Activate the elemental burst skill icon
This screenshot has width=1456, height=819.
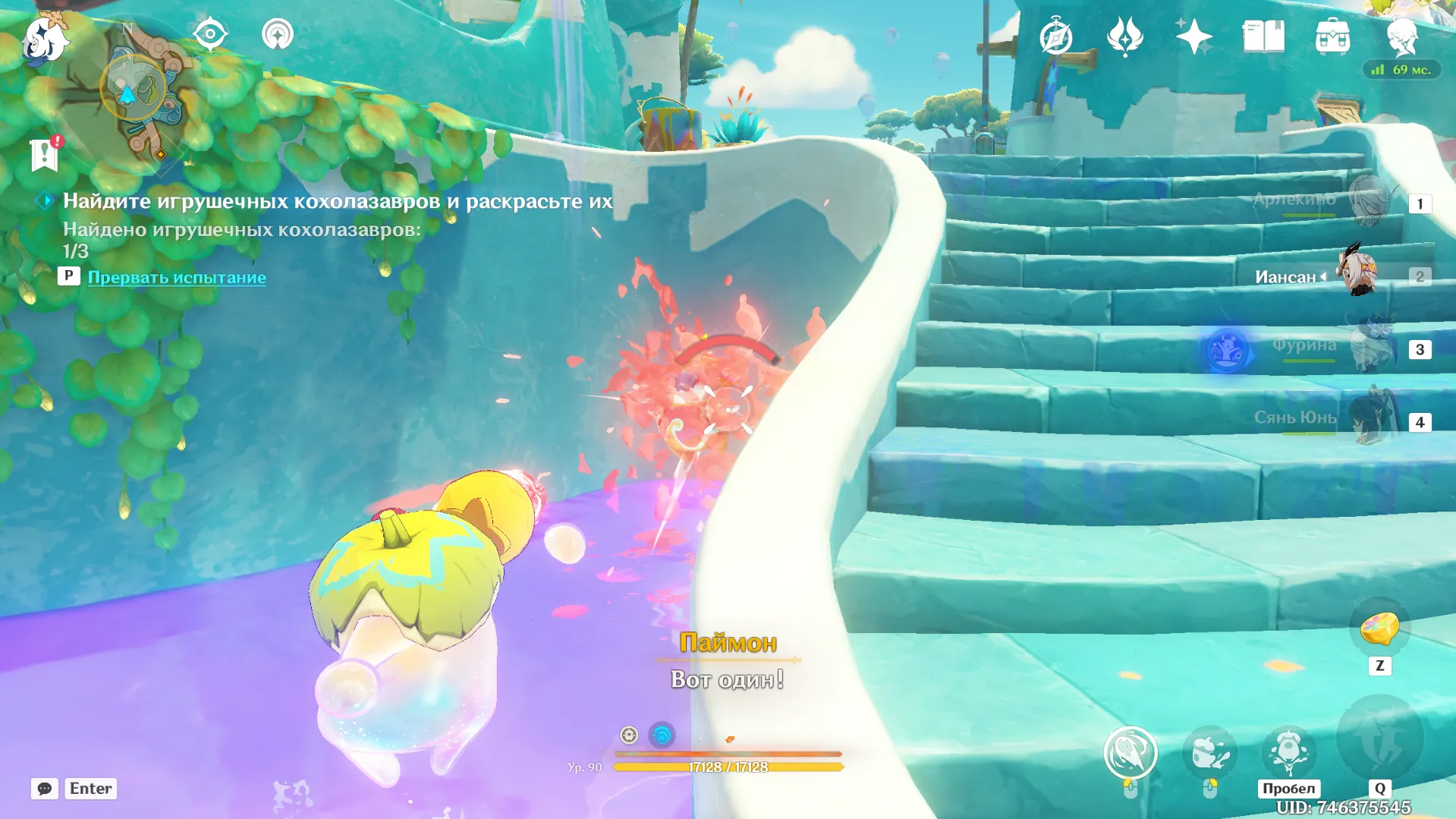1379,740
